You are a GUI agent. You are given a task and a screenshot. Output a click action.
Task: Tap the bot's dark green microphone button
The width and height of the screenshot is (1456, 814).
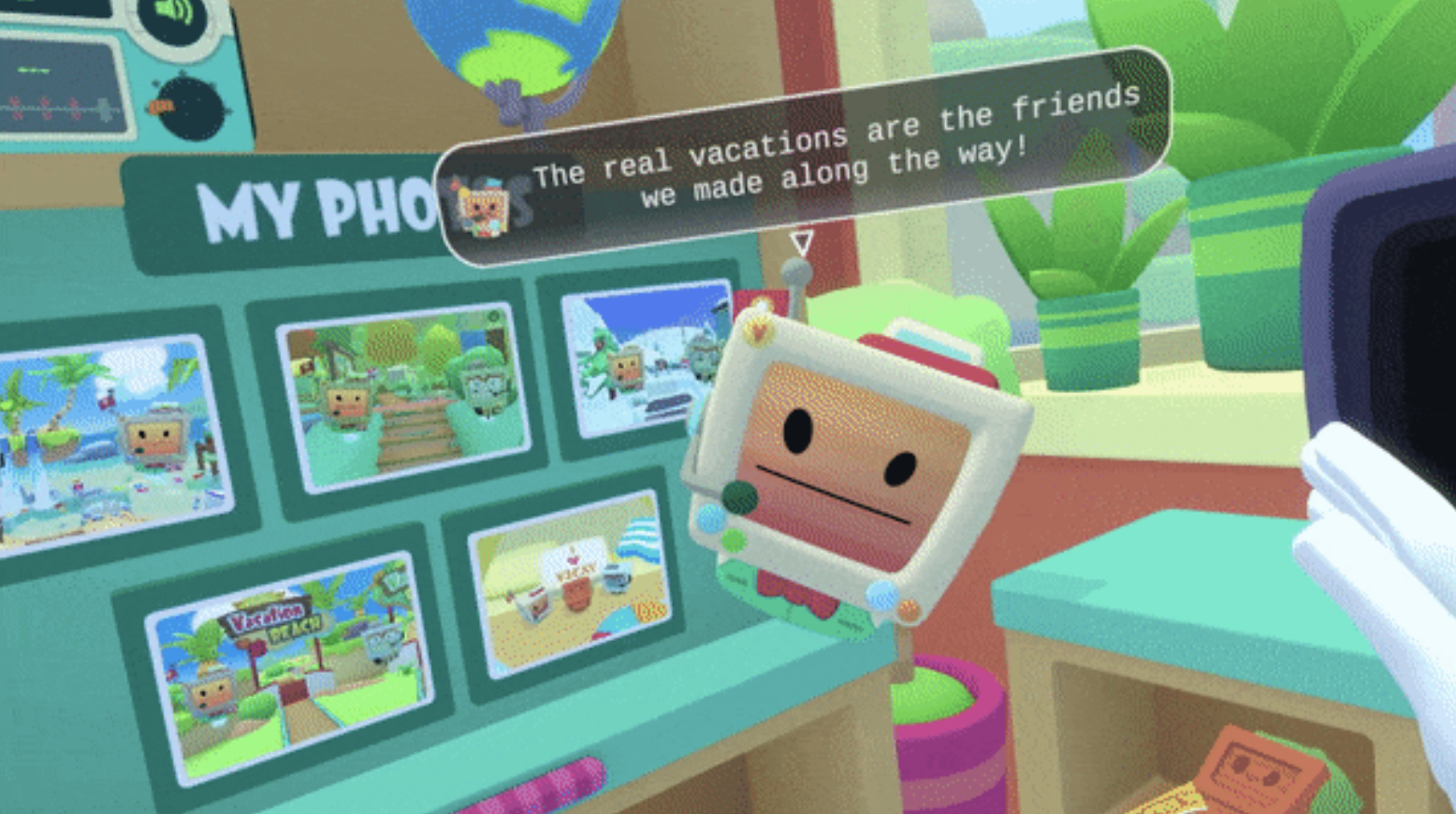tap(738, 496)
